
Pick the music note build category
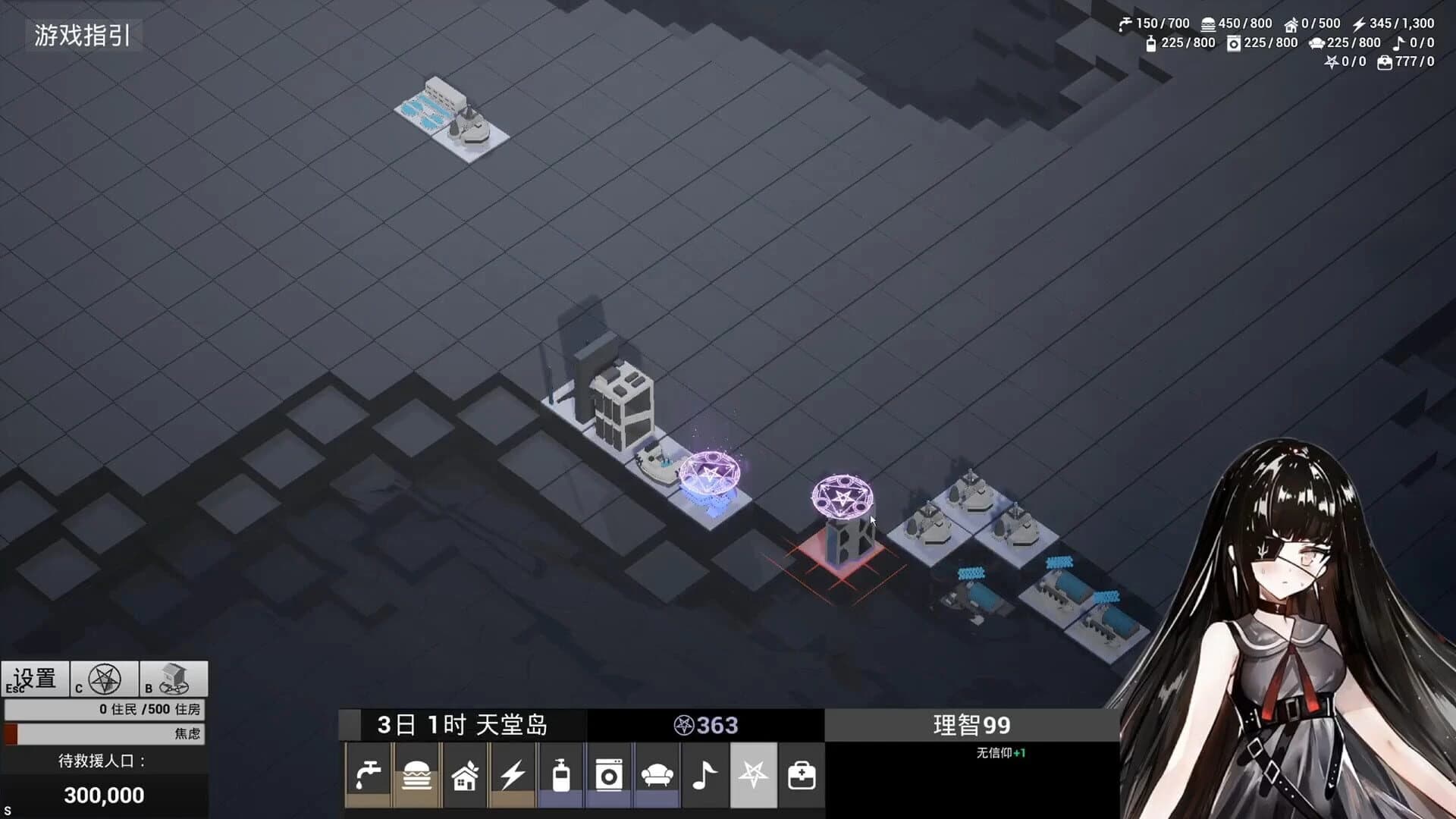point(705,775)
